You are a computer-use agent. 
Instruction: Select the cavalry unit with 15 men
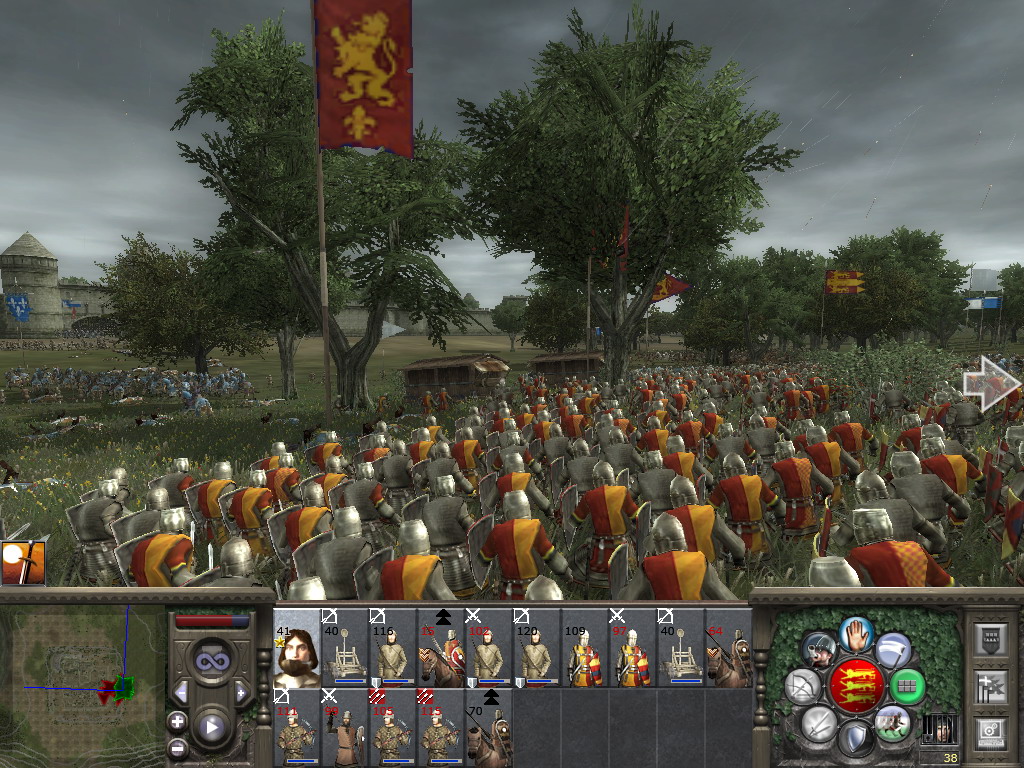coord(441,648)
